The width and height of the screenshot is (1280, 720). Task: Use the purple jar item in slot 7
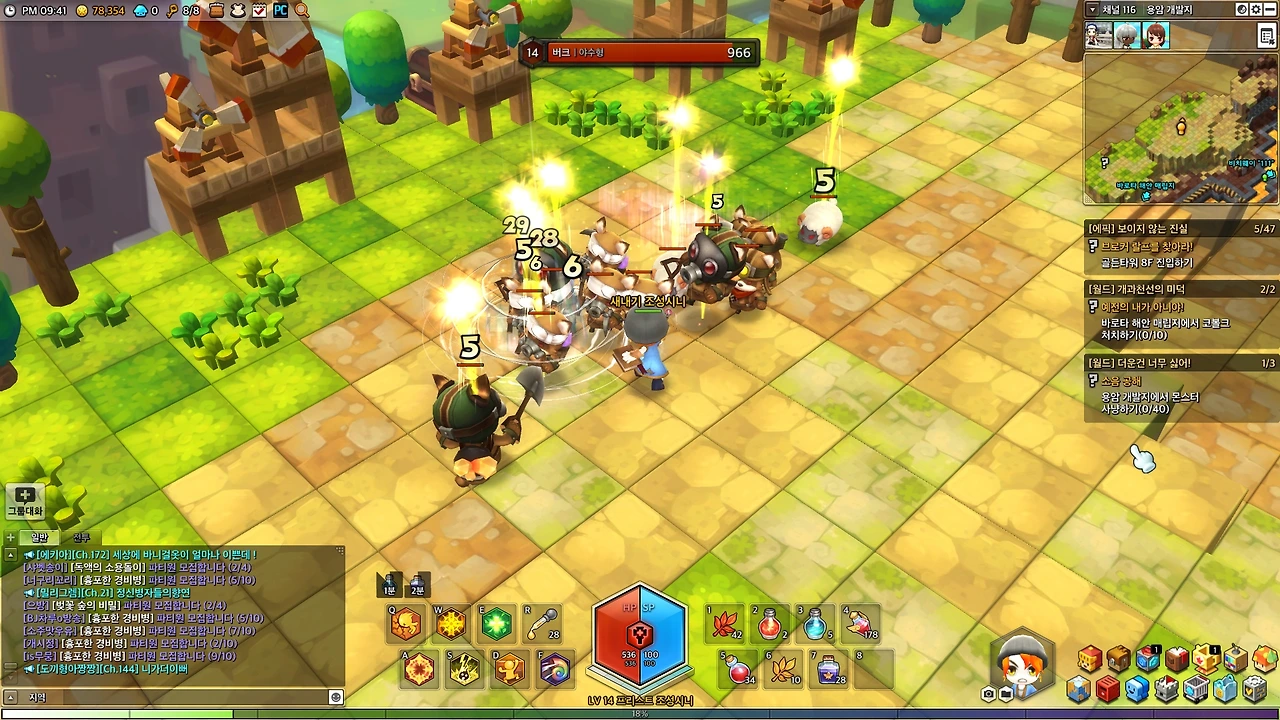(x=828, y=669)
